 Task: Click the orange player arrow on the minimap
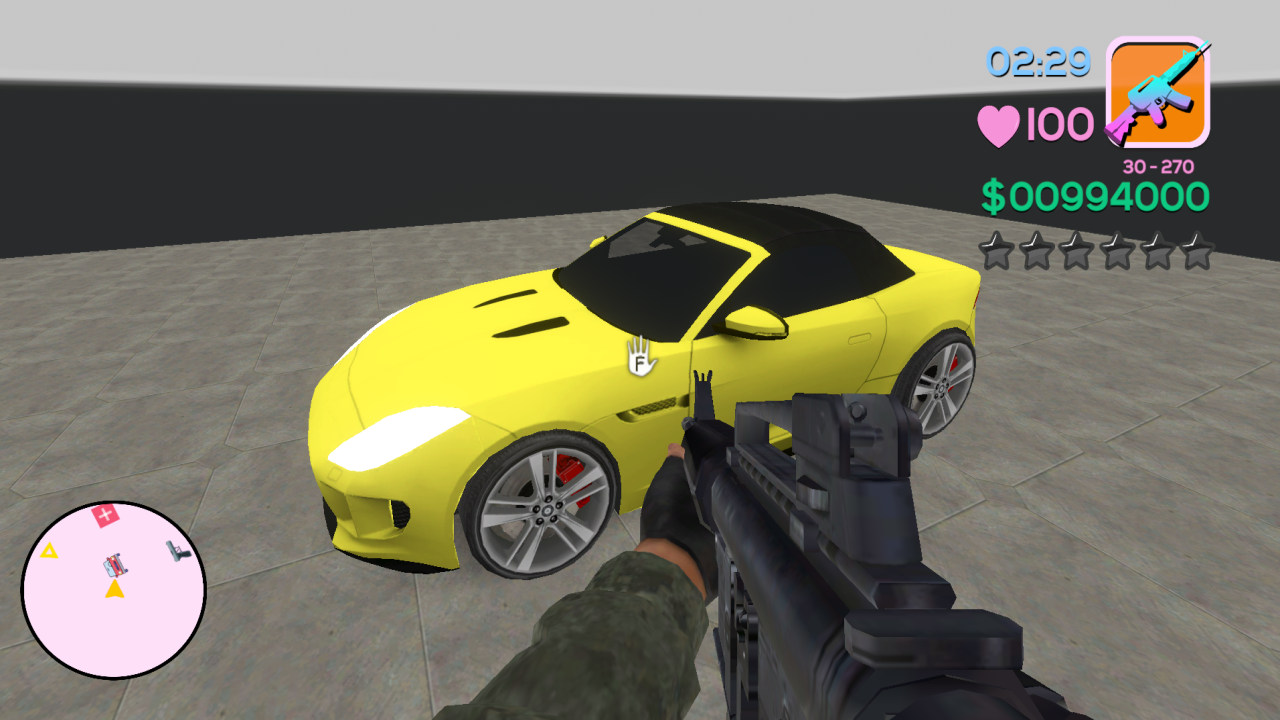[x=113, y=592]
